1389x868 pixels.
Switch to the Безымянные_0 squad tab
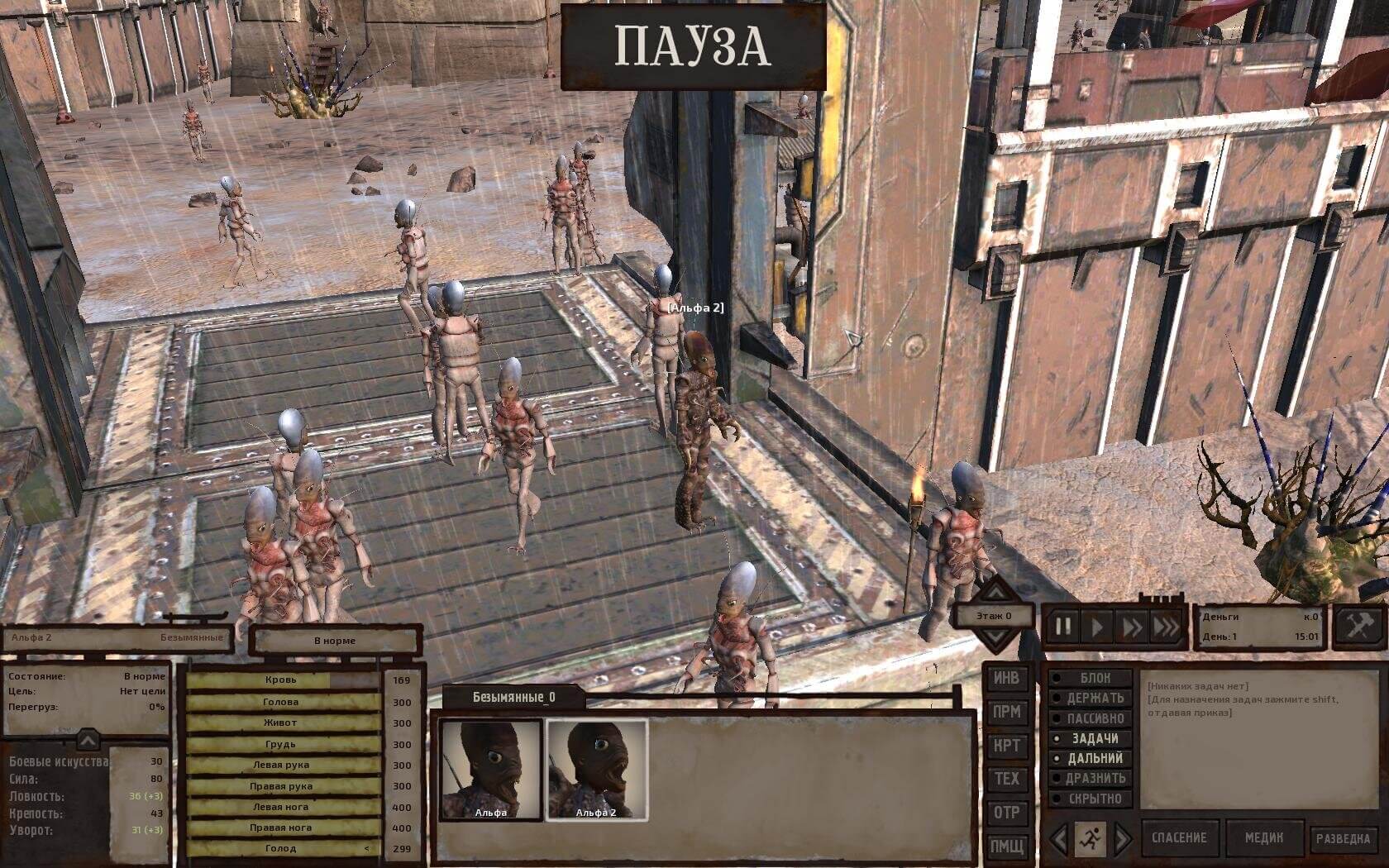coord(513,697)
